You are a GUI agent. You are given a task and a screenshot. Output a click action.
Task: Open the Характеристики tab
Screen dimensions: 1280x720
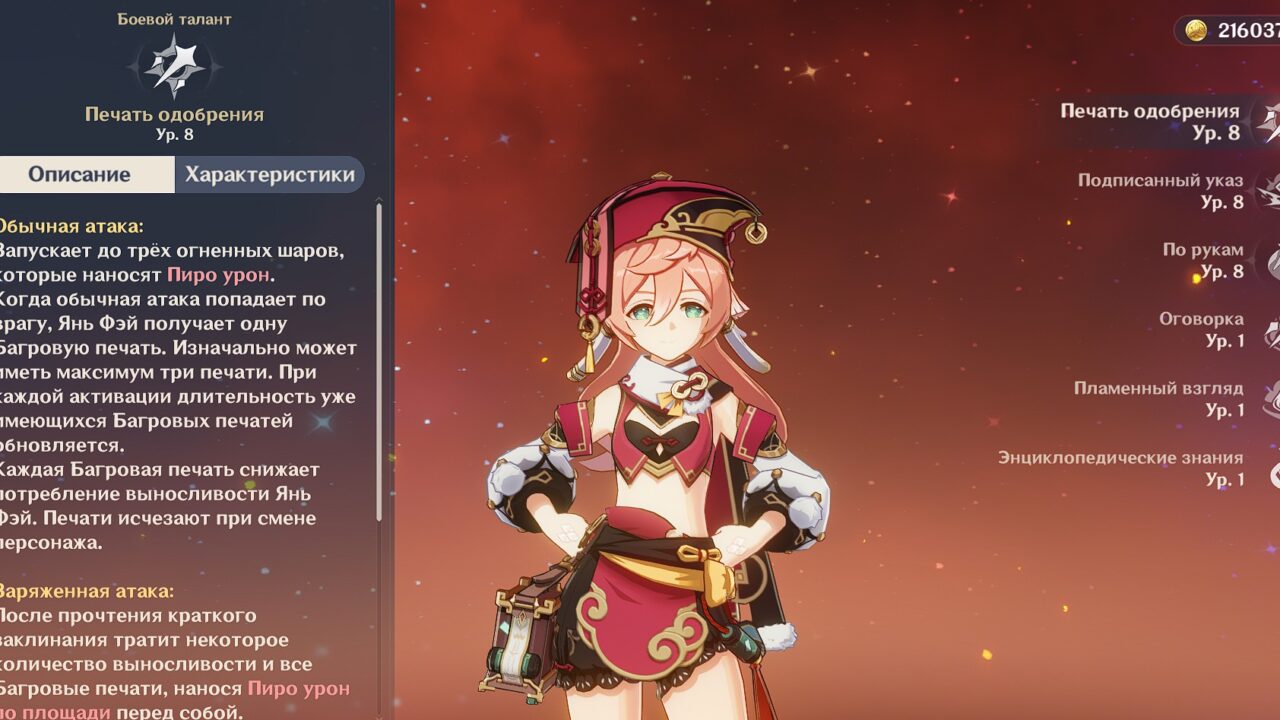(269, 175)
